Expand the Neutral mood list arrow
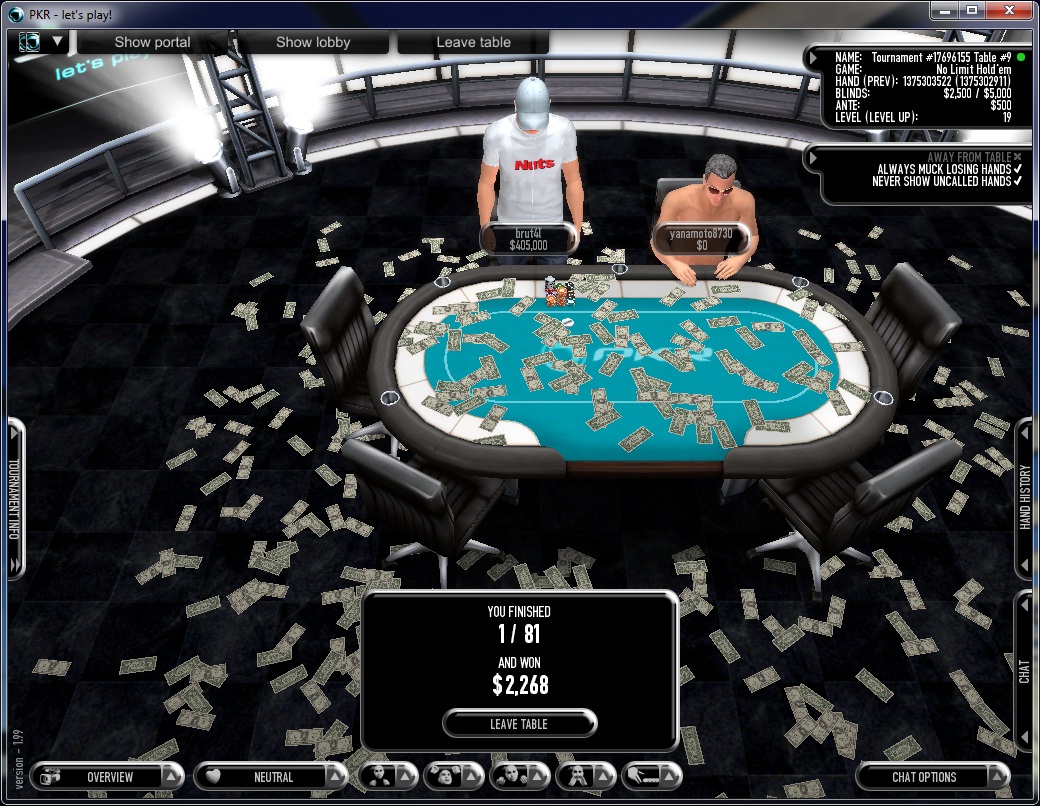Screen dimensions: 1040x806 335,776
